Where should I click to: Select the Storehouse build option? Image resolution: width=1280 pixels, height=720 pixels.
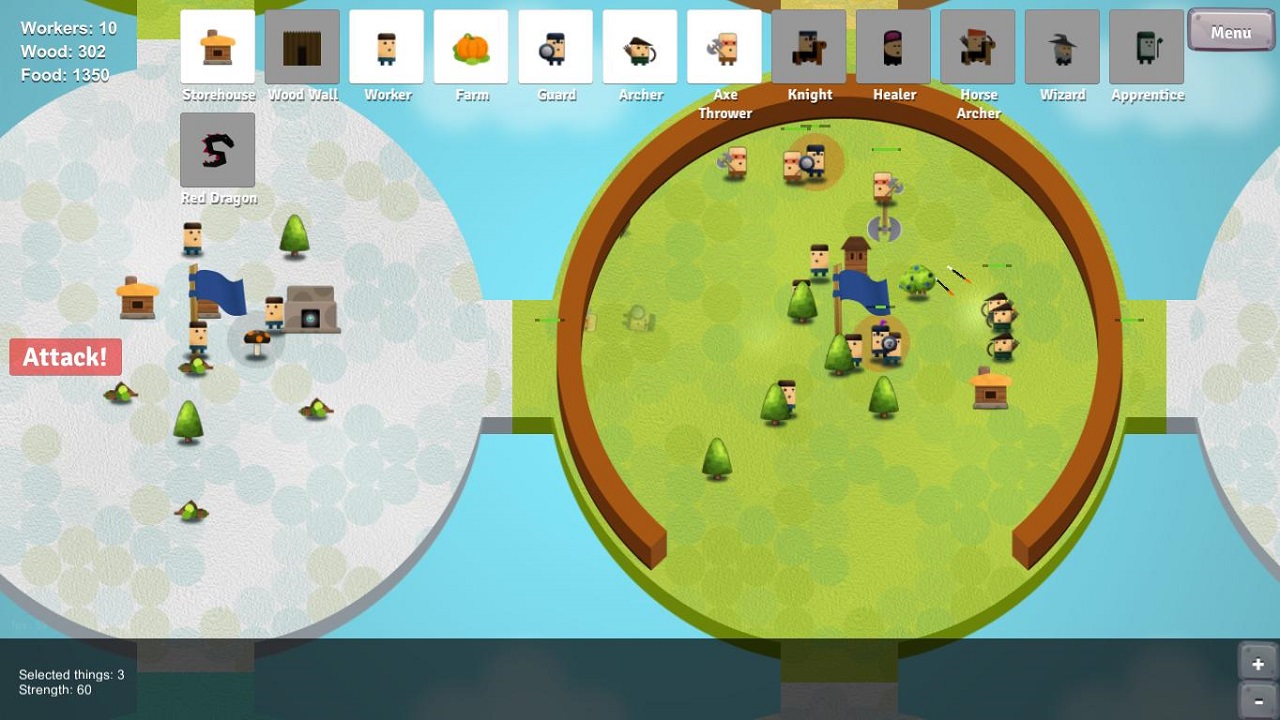pyautogui.click(x=218, y=47)
